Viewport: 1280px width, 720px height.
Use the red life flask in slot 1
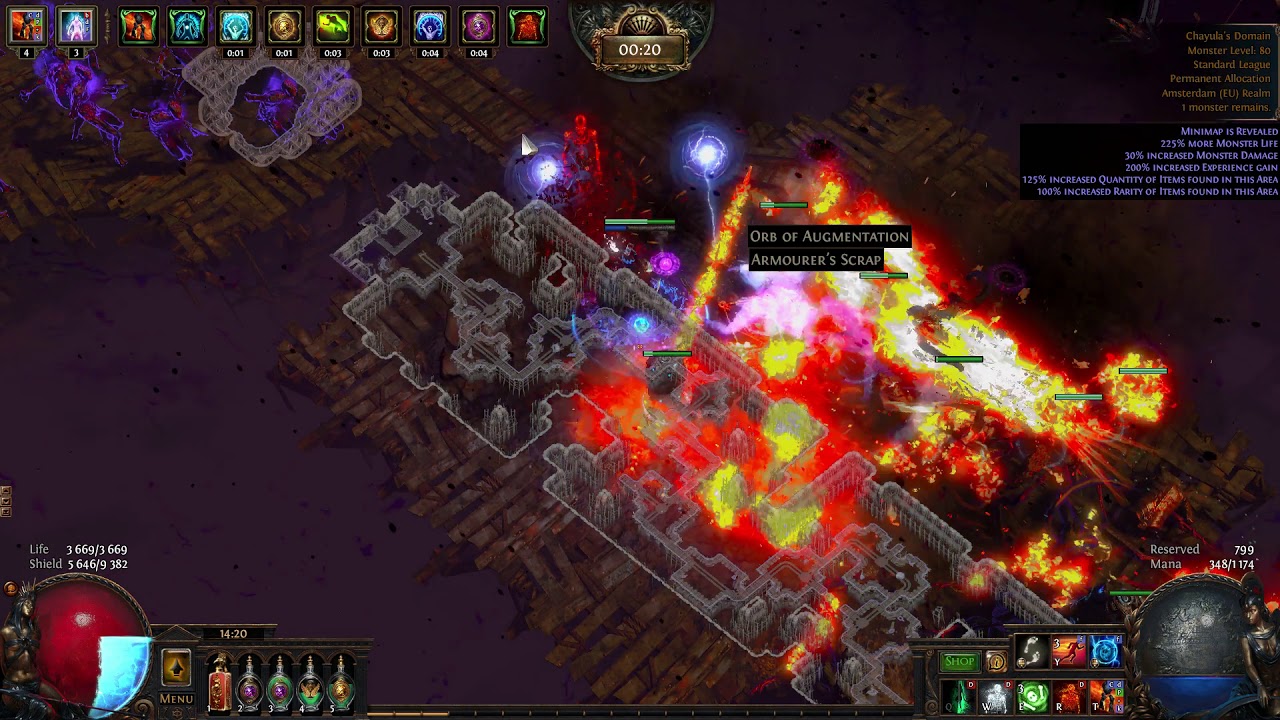click(x=219, y=684)
